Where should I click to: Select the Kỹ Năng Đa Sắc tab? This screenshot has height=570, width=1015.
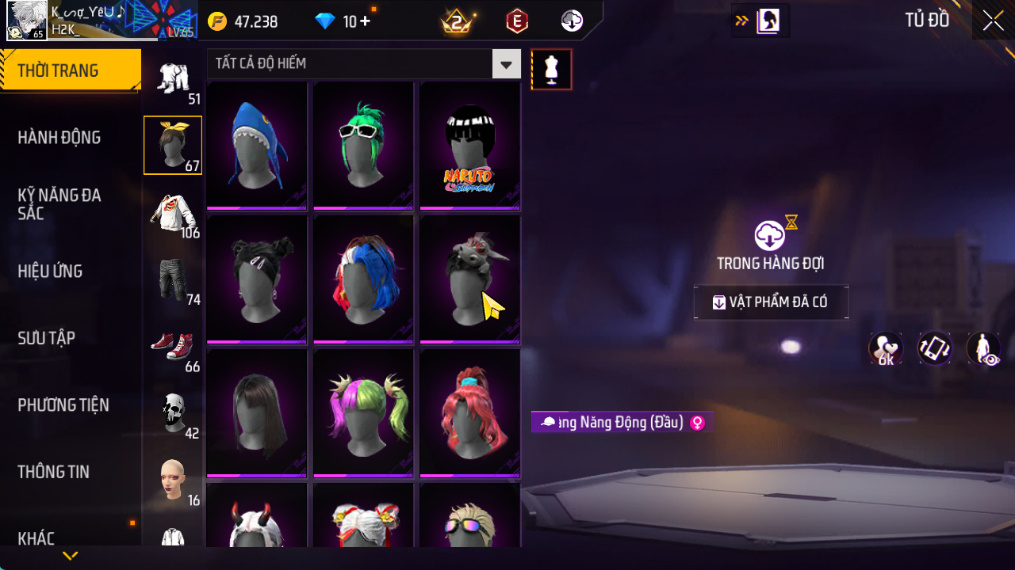pyautogui.click(x=60, y=204)
